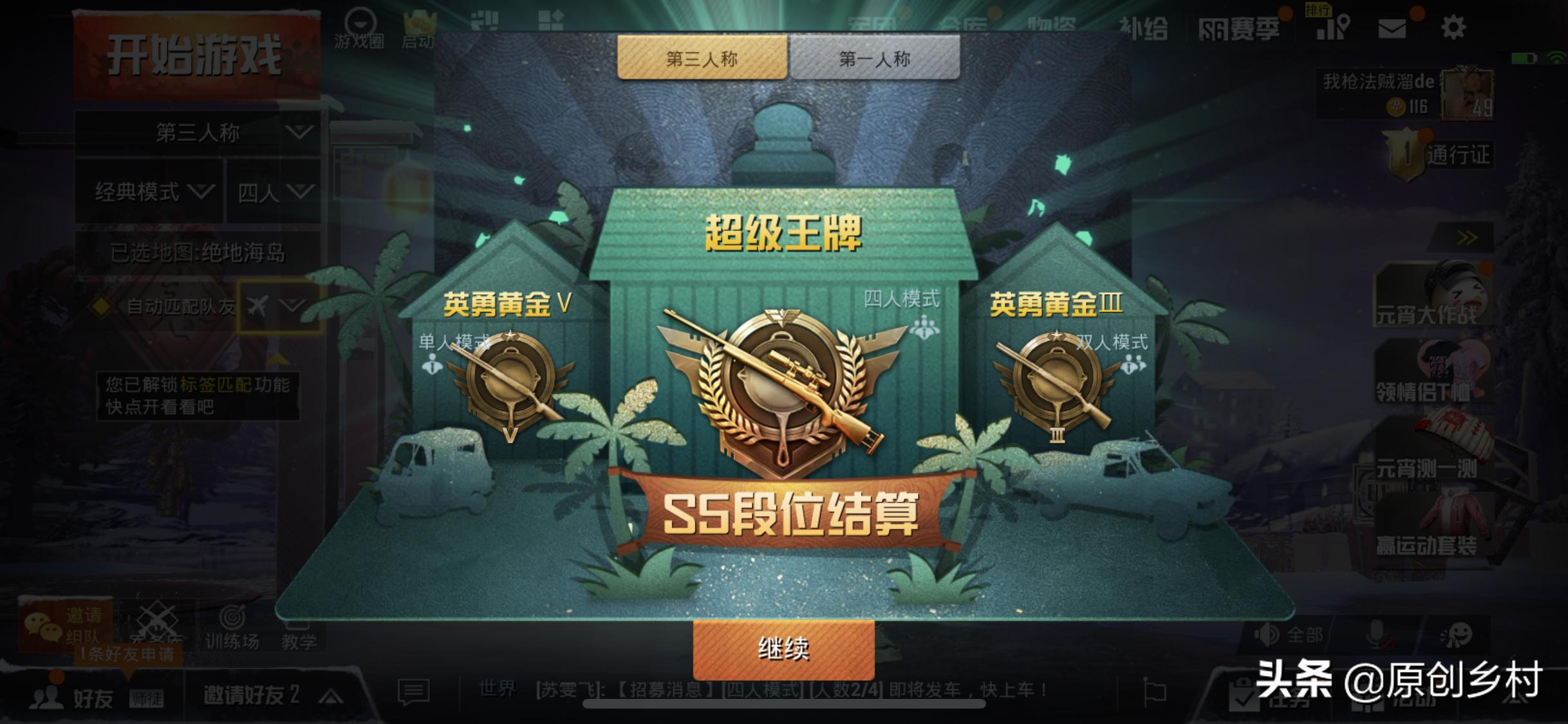Expand the 第三人称 perspective dropdown
The width and height of the screenshot is (1568, 724).
click(x=198, y=132)
